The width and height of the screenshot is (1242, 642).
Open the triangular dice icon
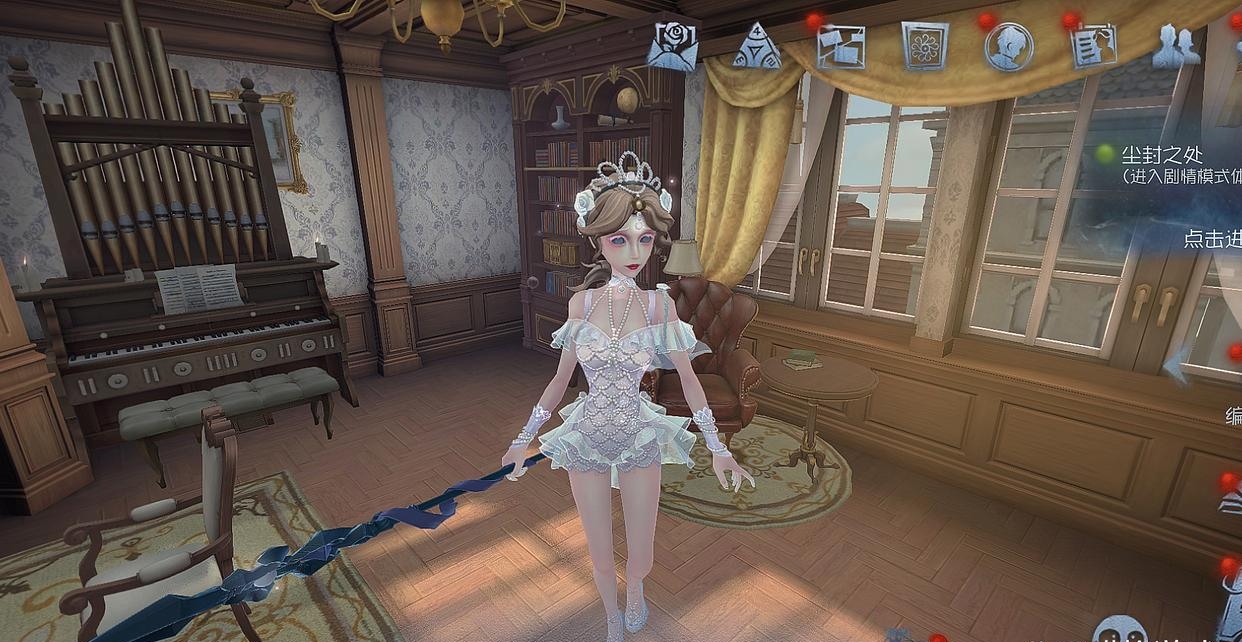click(756, 46)
